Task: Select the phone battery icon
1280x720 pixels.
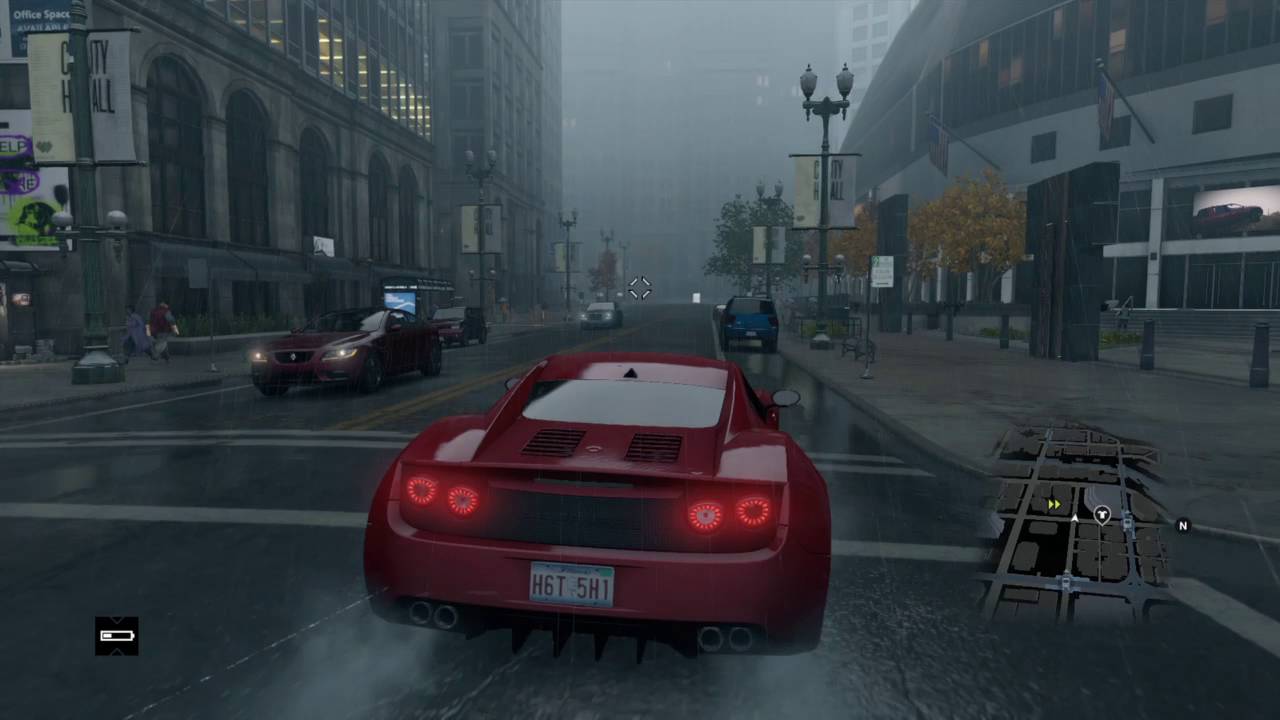Action: 117,636
